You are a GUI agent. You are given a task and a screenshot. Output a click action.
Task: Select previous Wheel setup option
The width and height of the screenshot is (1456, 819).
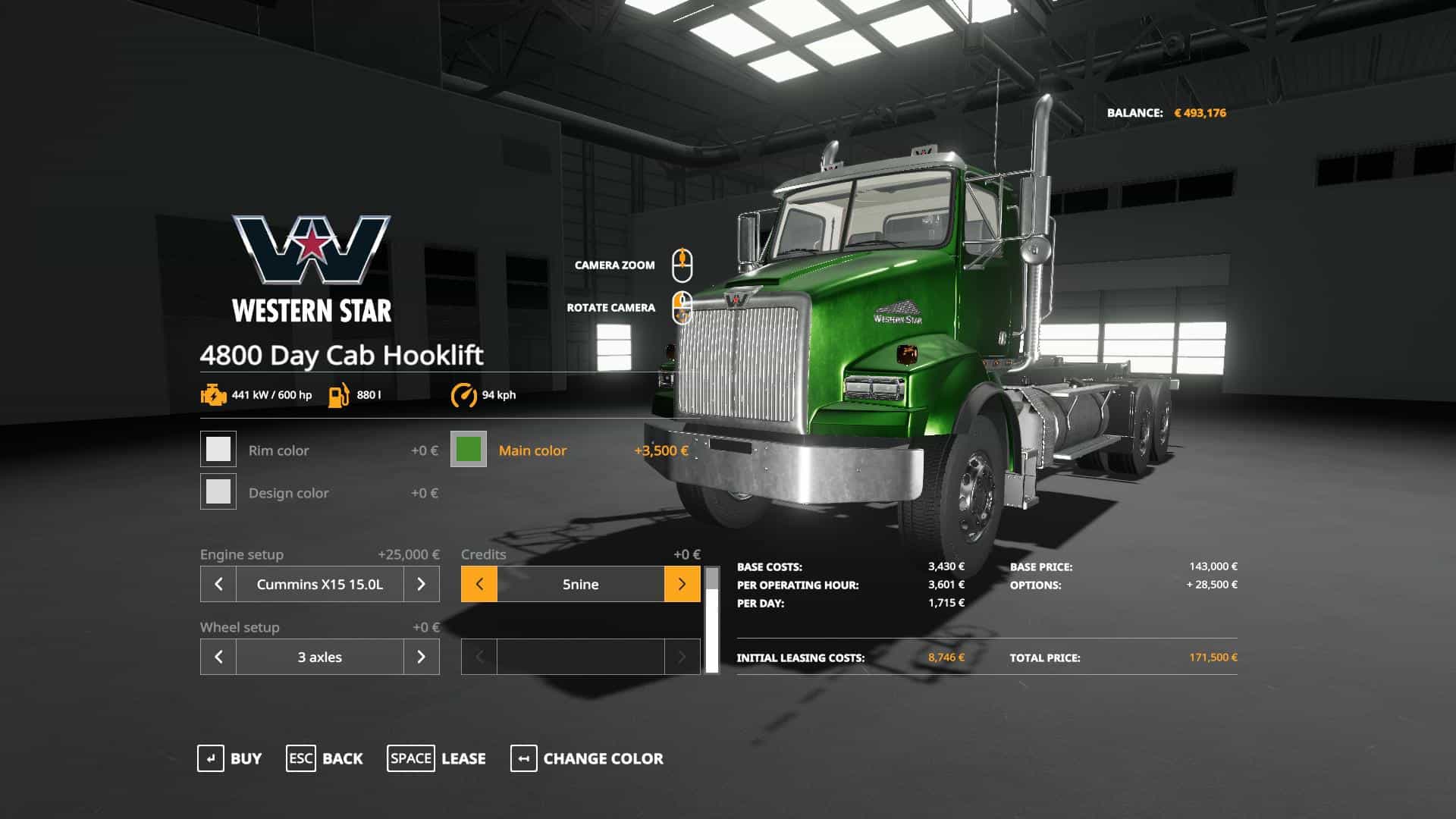[x=218, y=657]
